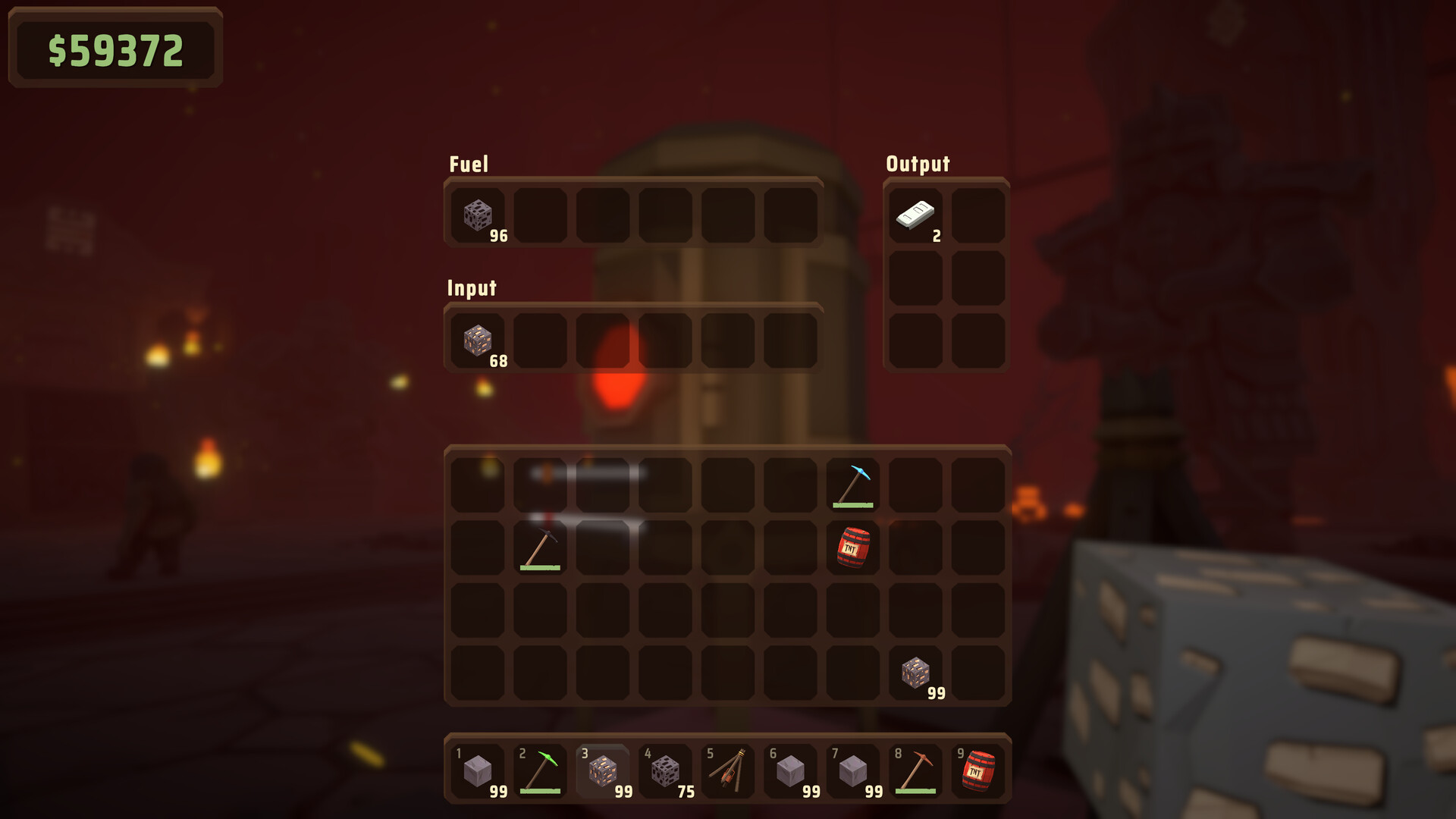Click the stone stack in hotbar slot 7
The image size is (1456, 819).
pos(855,770)
